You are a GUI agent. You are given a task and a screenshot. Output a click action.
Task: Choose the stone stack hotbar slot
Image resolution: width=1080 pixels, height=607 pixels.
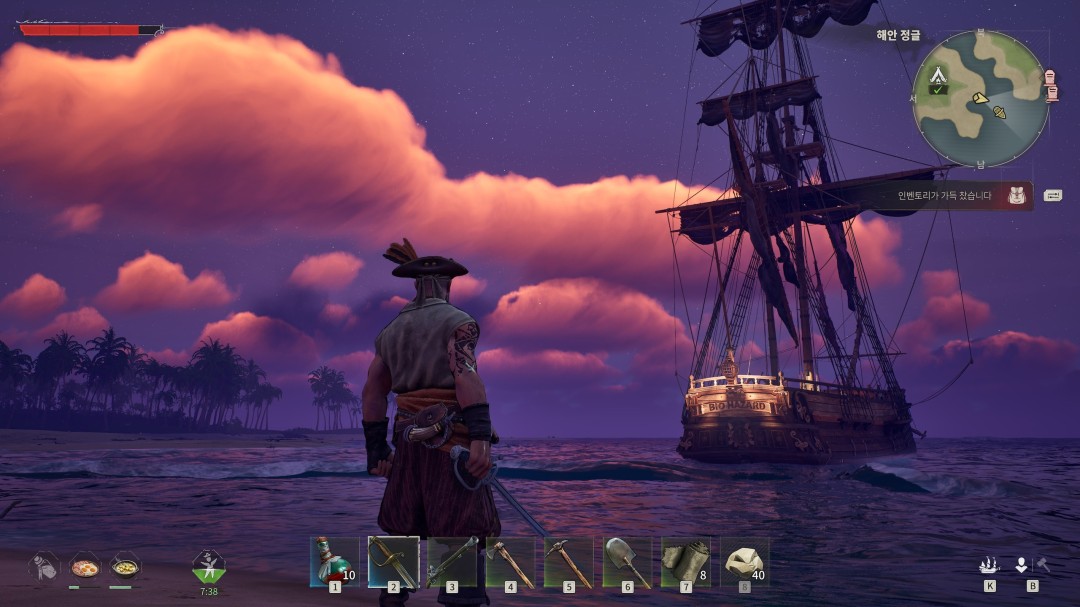pyautogui.click(x=744, y=561)
